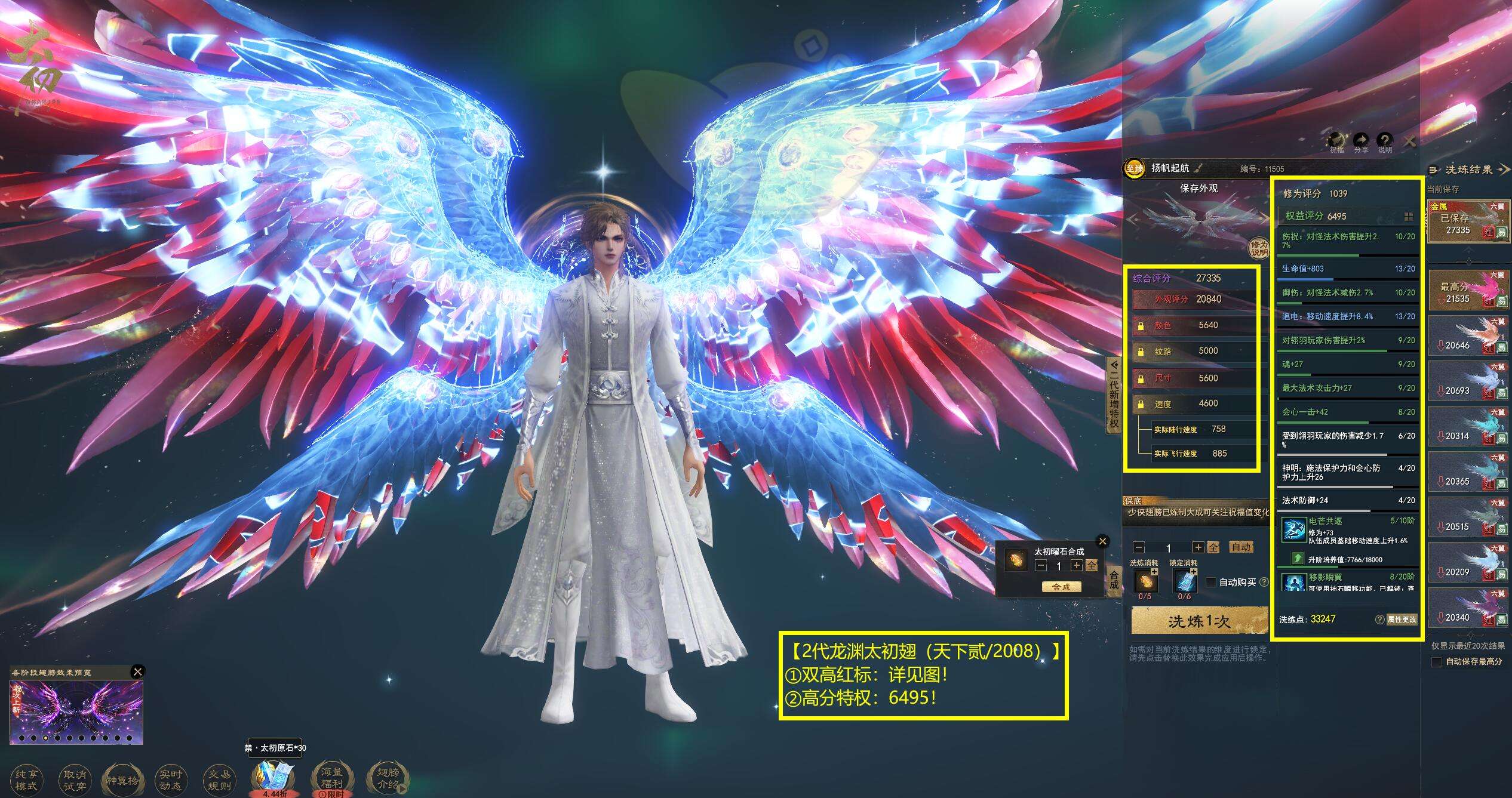Screen dimensions: 1512x798
Task: Tick the 自动购买 auto-buy checkbox
Action: click(1211, 582)
